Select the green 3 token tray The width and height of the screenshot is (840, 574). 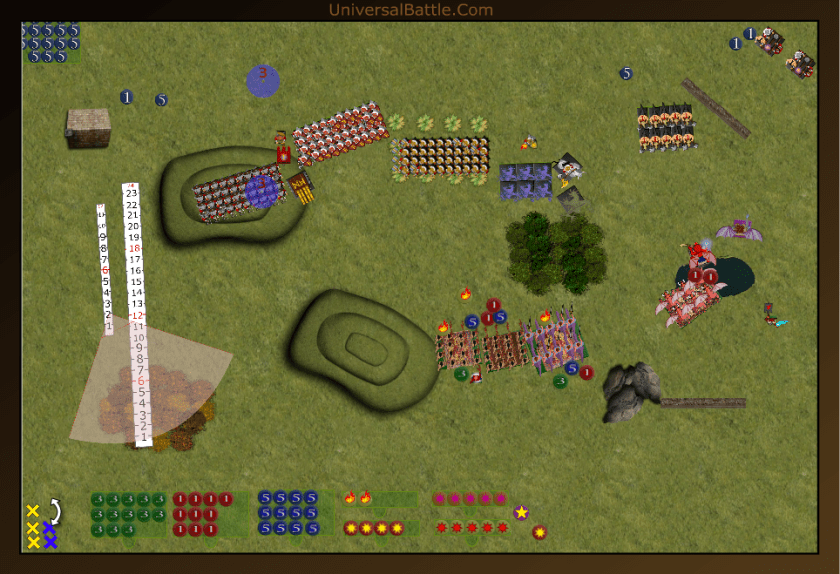[128, 514]
